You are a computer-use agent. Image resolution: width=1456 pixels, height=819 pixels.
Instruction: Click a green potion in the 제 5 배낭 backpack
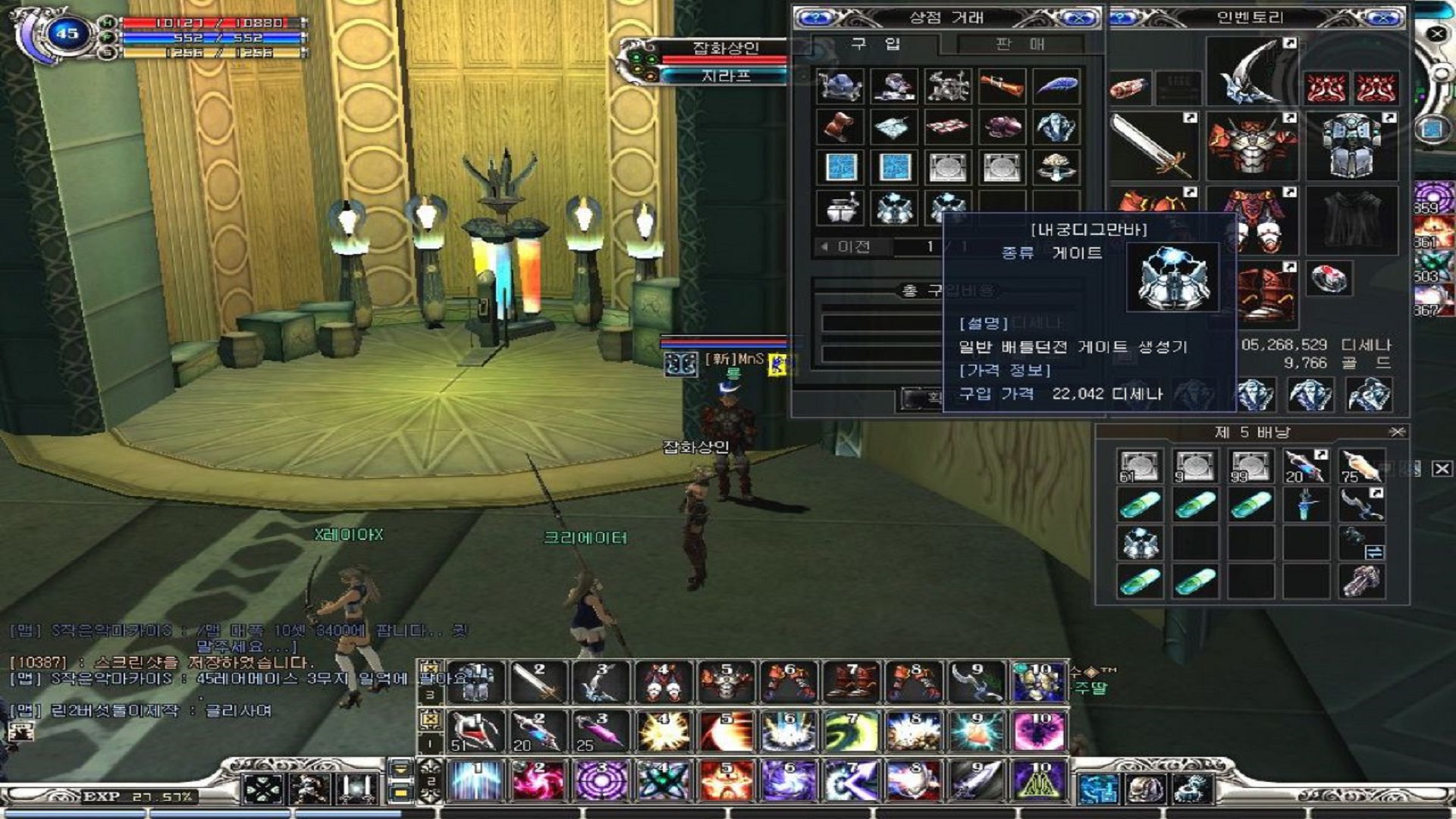coord(1139,506)
